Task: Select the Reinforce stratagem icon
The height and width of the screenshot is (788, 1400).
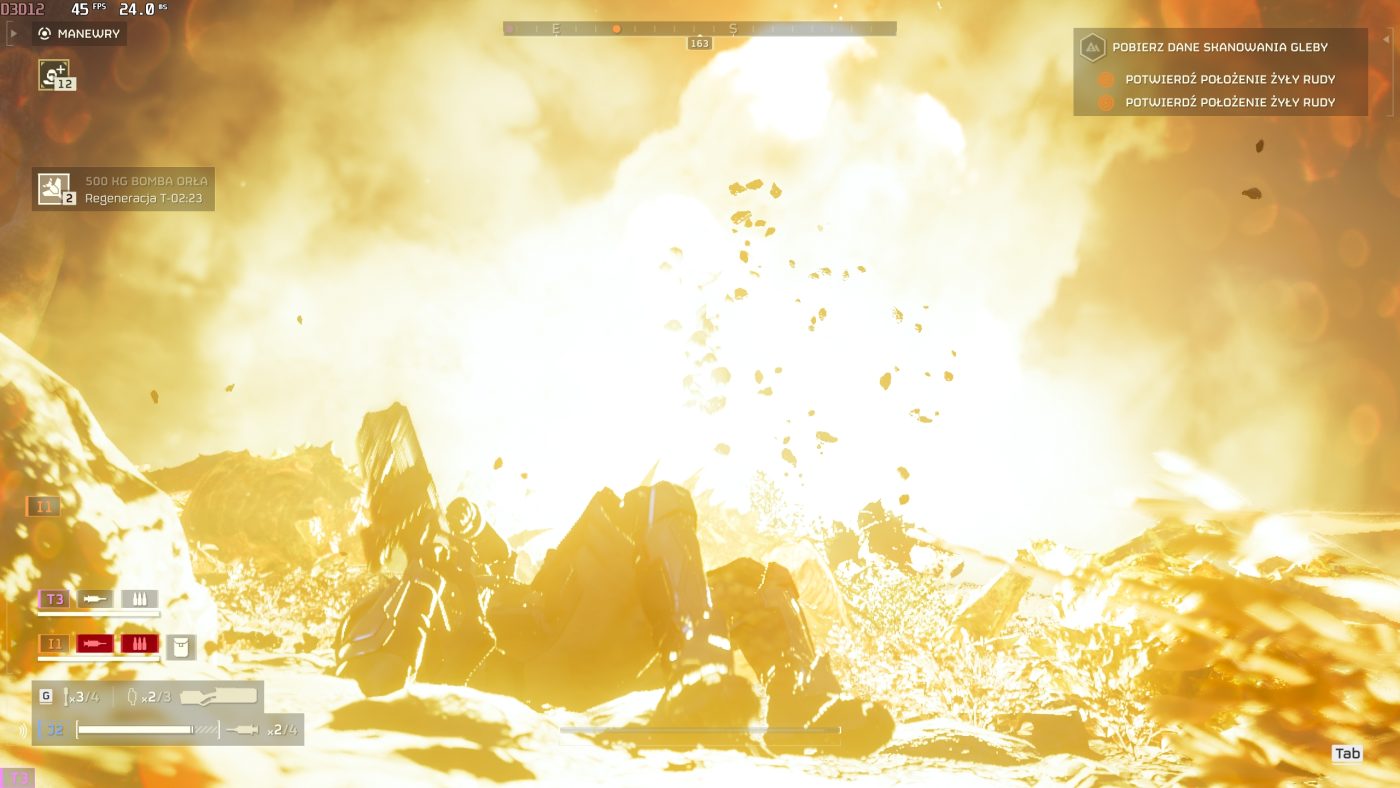Action: (x=54, y=74)
